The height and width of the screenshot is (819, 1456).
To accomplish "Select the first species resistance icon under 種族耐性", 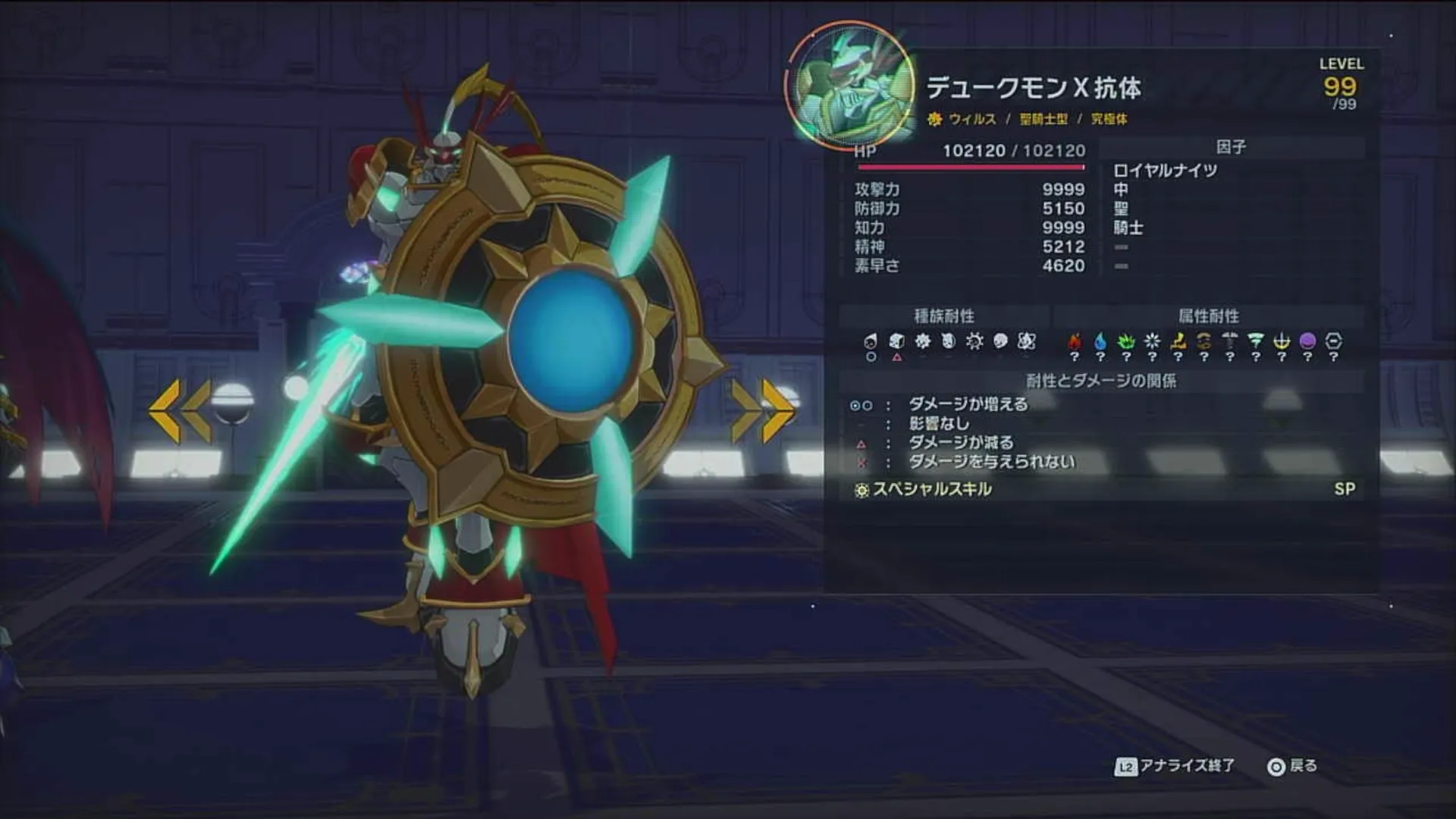I will 868,340.
